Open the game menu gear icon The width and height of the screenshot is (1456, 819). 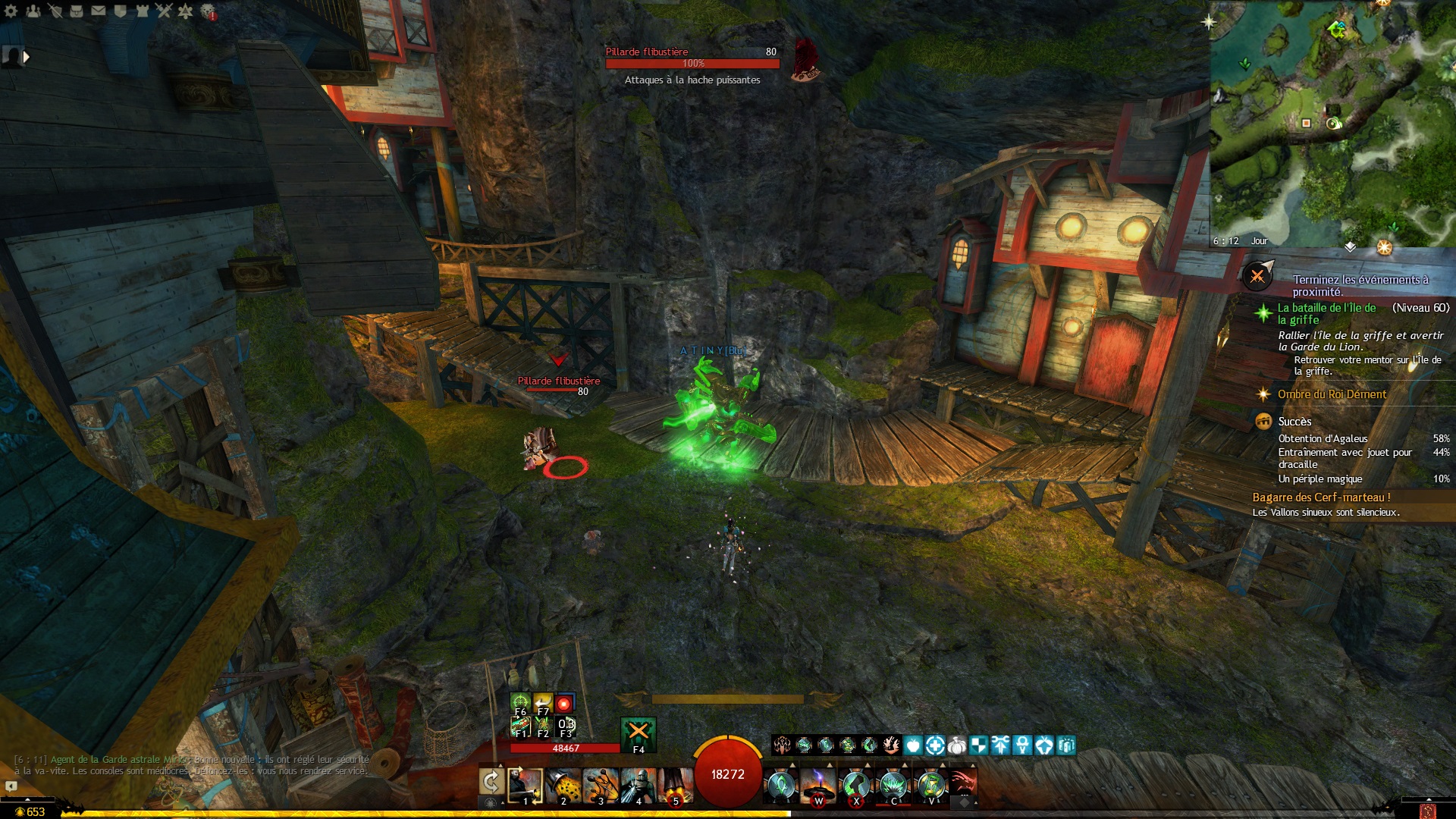(11, 11)
